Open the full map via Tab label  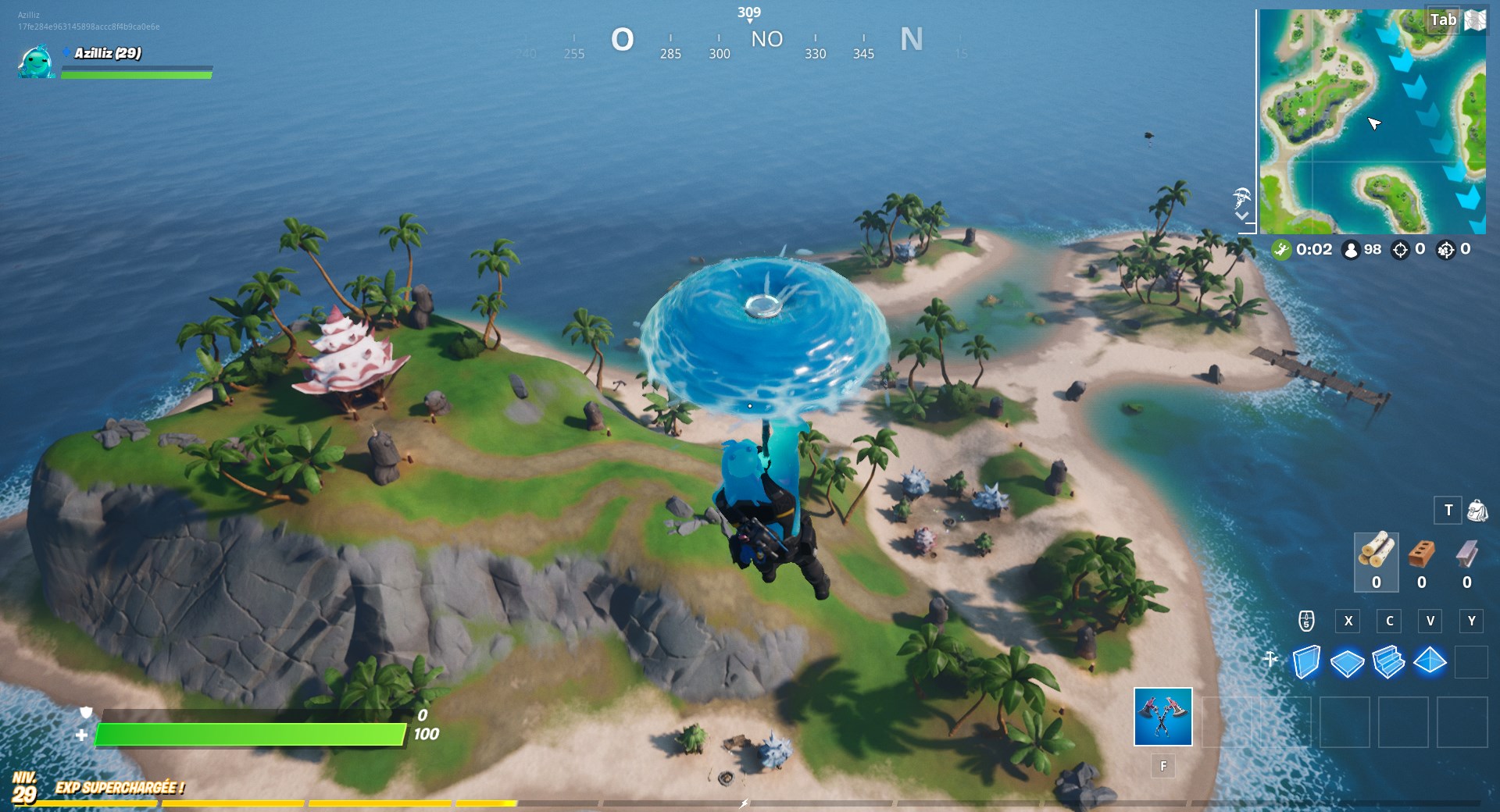tap(1444, 20)
